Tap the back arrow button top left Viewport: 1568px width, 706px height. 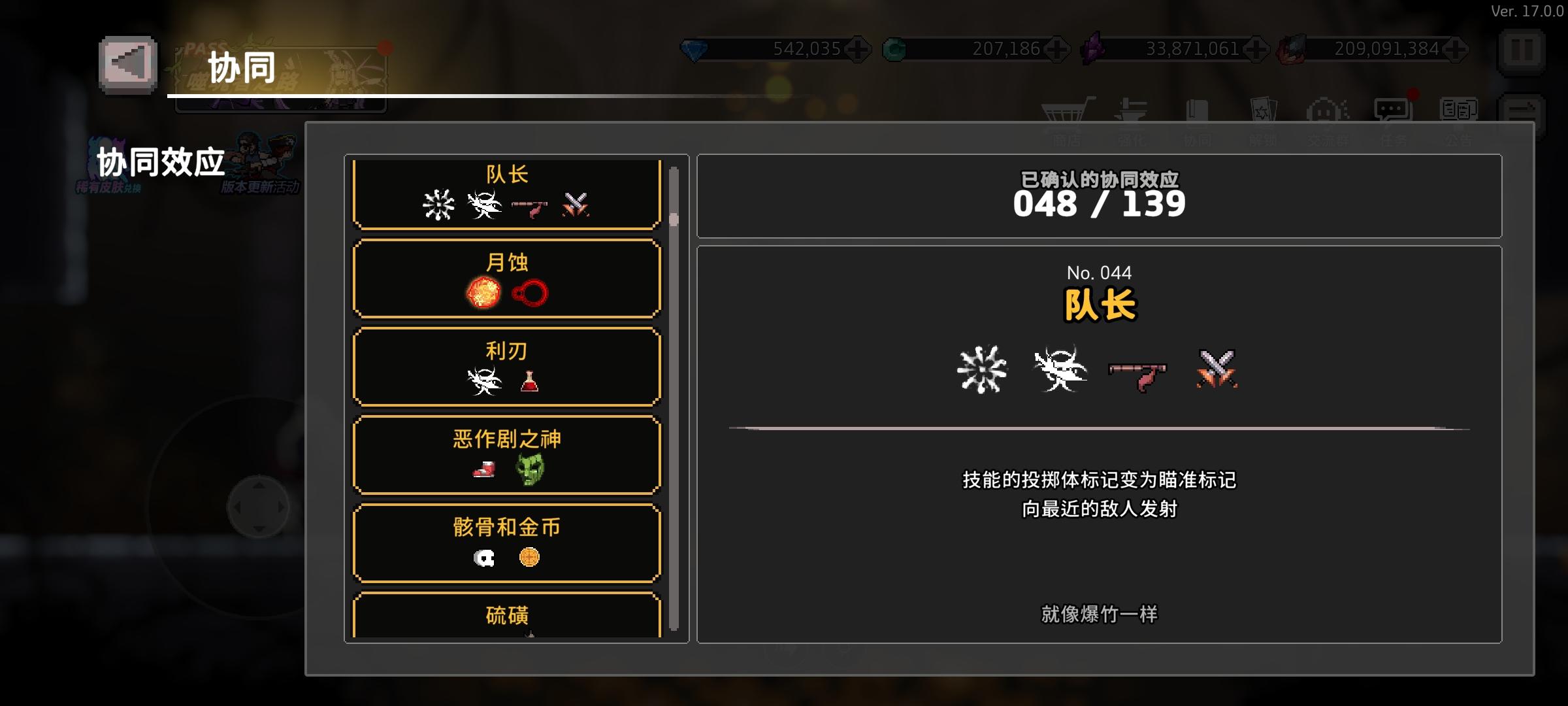pos(128,65)
